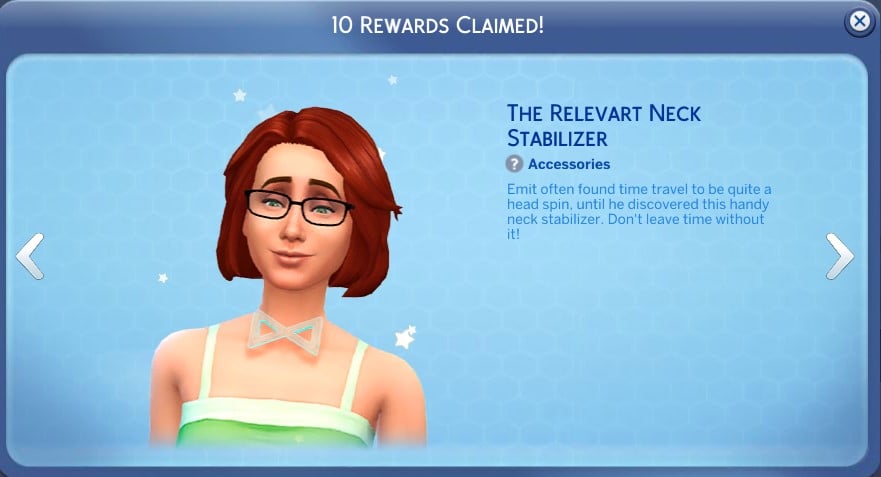Show the next reward
The height and width of the screenshot is (477, 881).
click(839, 256)
